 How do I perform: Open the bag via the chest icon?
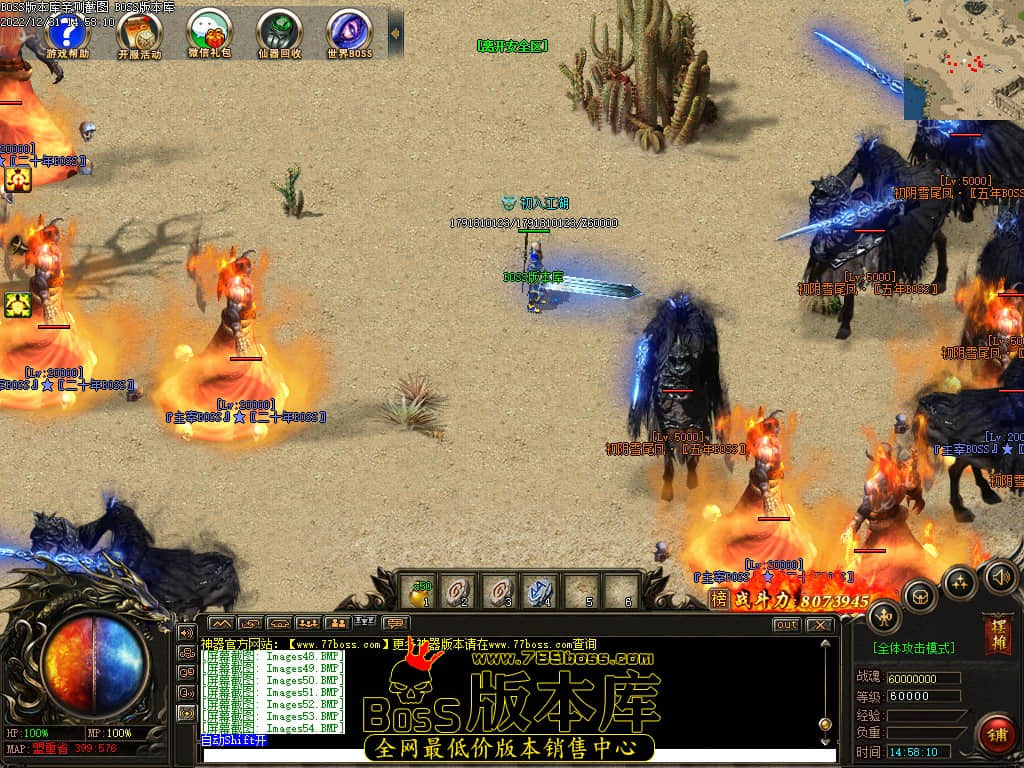(x=920, y=597)
